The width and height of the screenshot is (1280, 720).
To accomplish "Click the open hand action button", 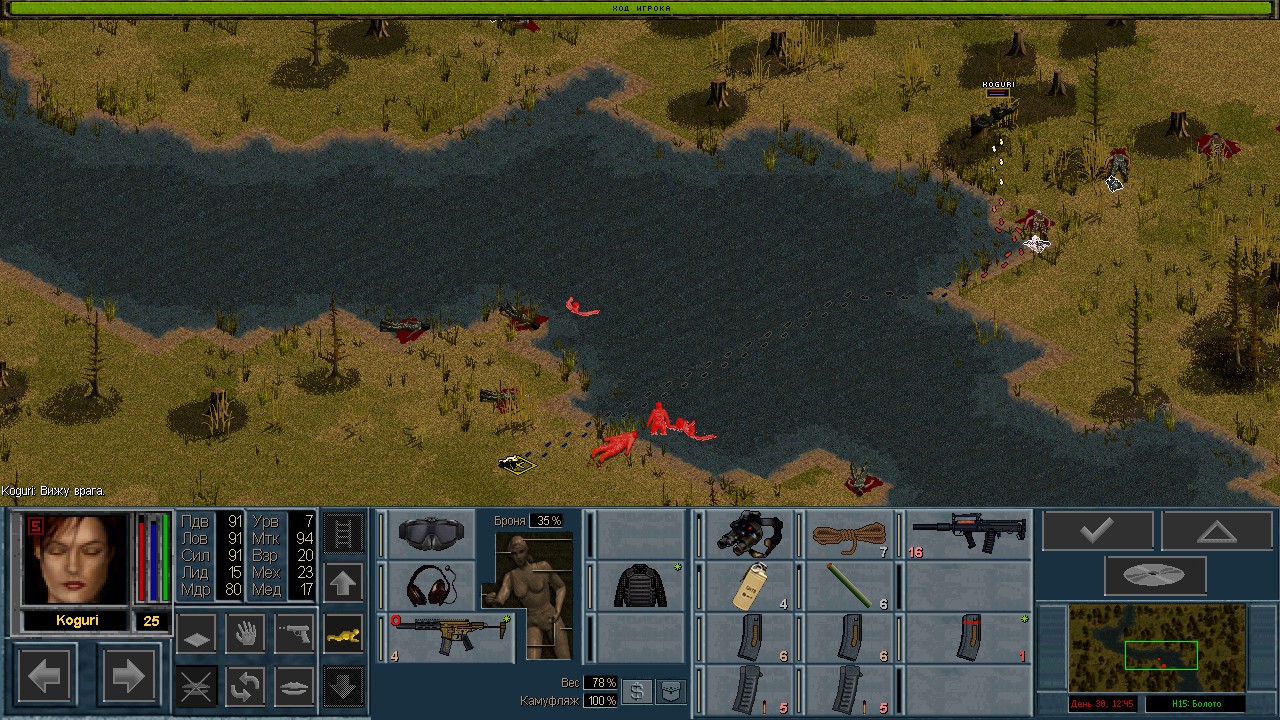I will tap(245, 634).
